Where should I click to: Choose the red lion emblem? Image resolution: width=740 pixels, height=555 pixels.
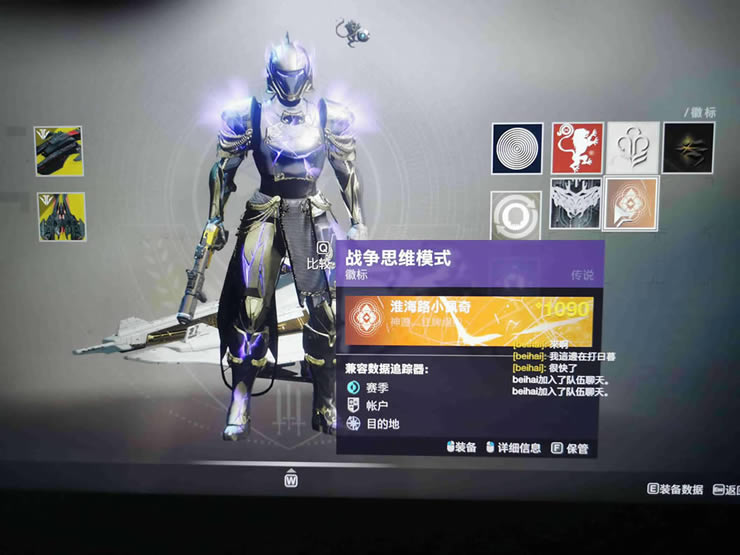click(x=576, y=148)
